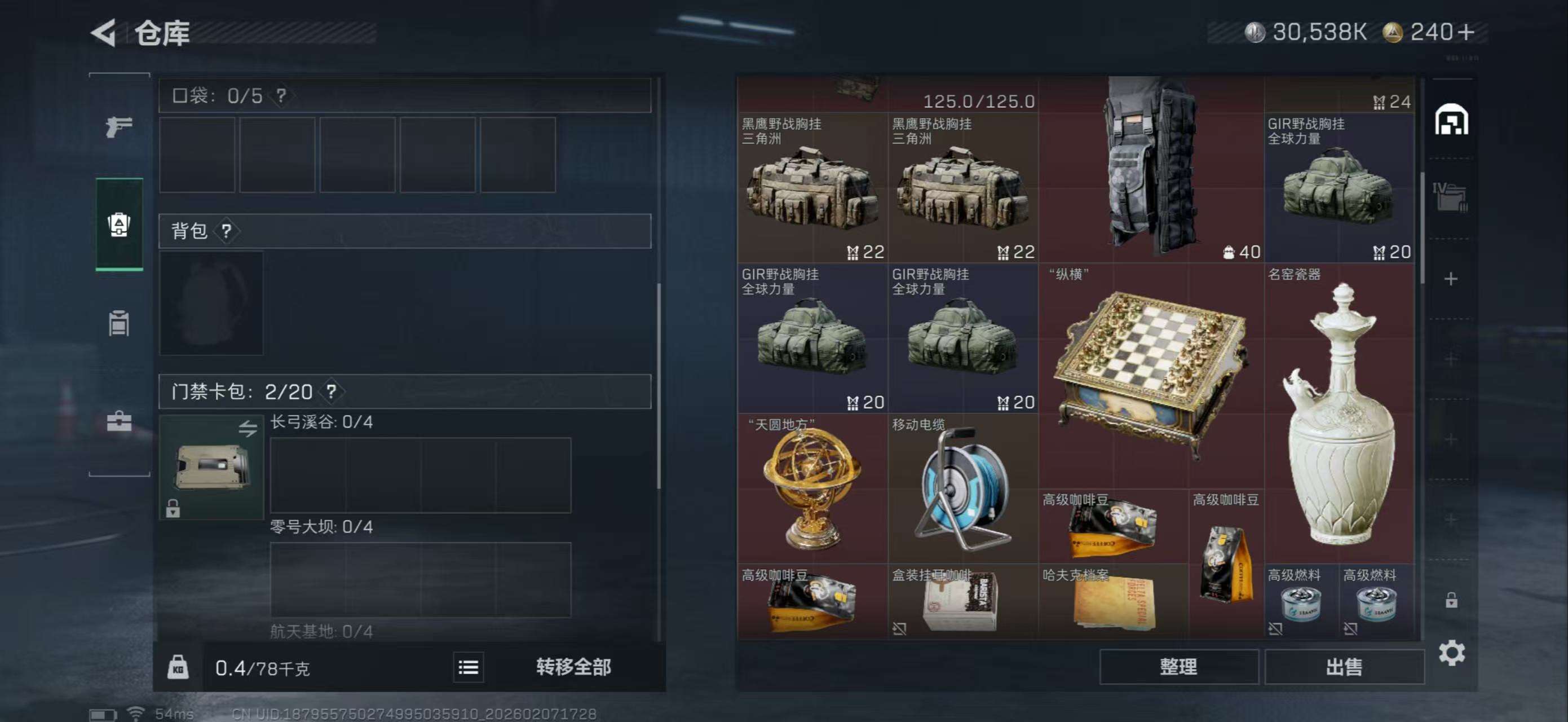This screenshot has width=1568, height=722.
Task: Select the pistol weapons tab icon
Action: point(120,126)
